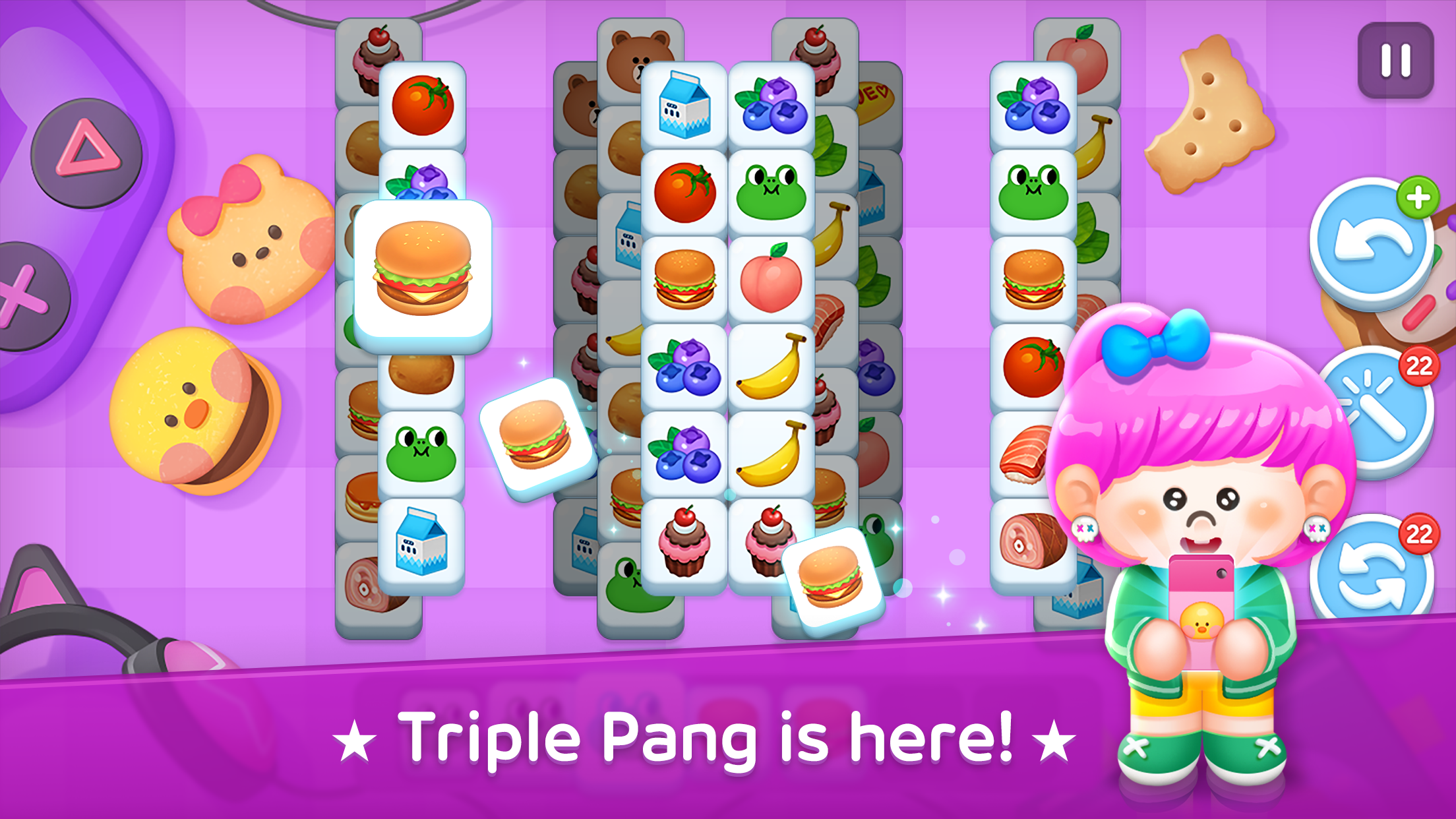Image resolution: width=1456 pixels, height=819 pixels.
Task: Select the frog face tile next to the milk
Action: point(772,188)
